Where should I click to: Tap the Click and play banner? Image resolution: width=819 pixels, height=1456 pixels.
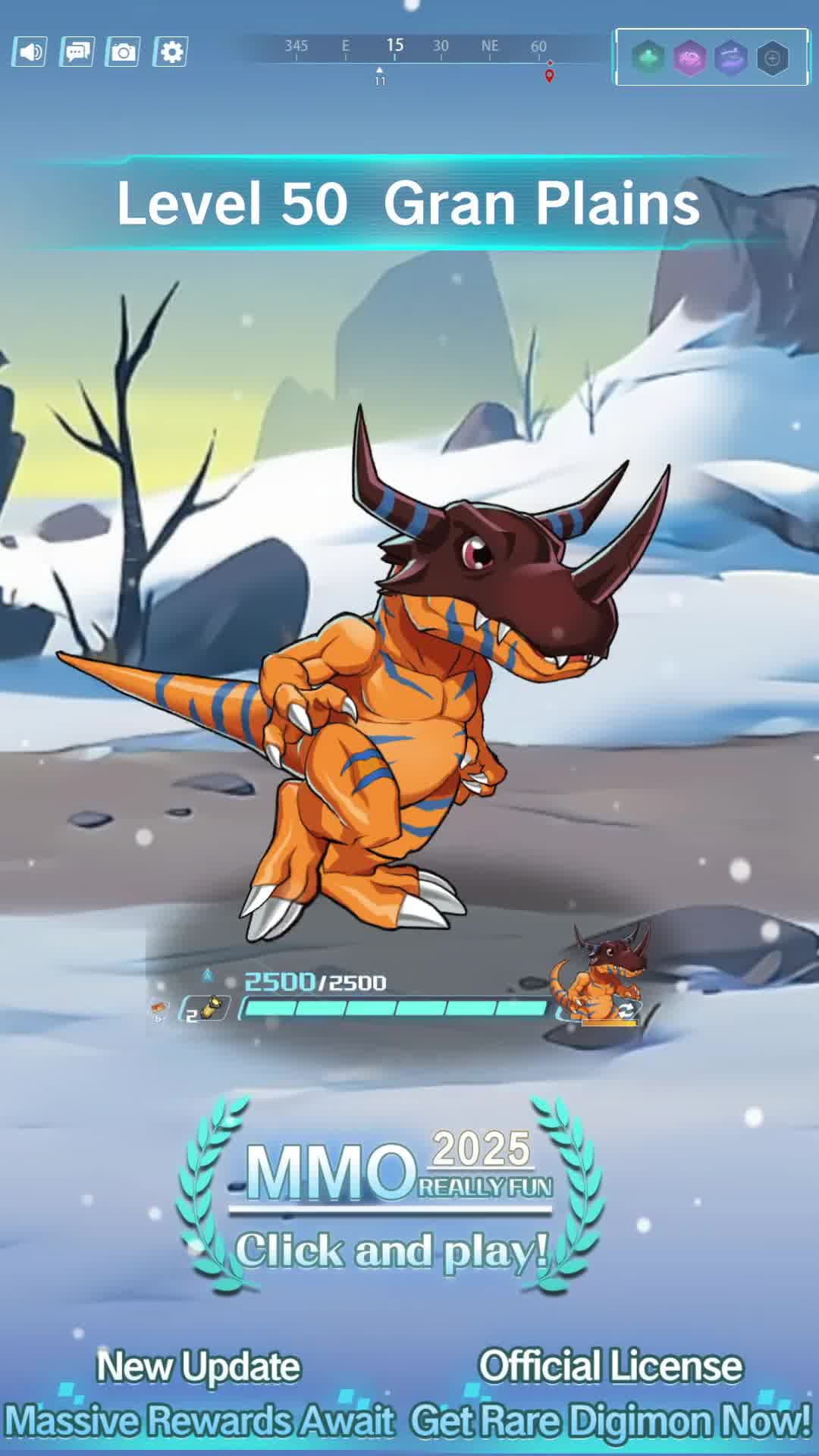(391, 1250)
